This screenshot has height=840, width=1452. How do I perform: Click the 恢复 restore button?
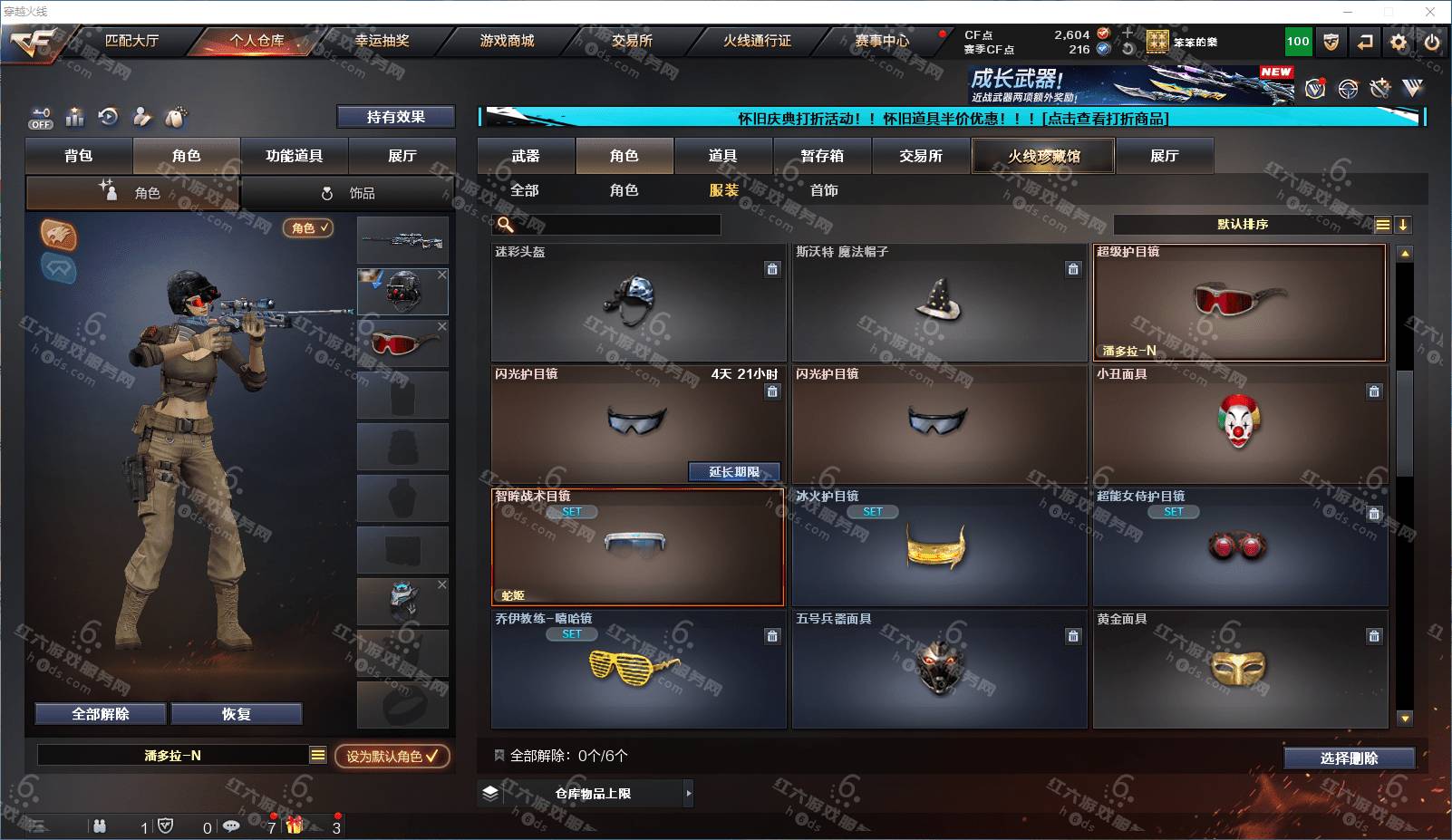(236, 714)
